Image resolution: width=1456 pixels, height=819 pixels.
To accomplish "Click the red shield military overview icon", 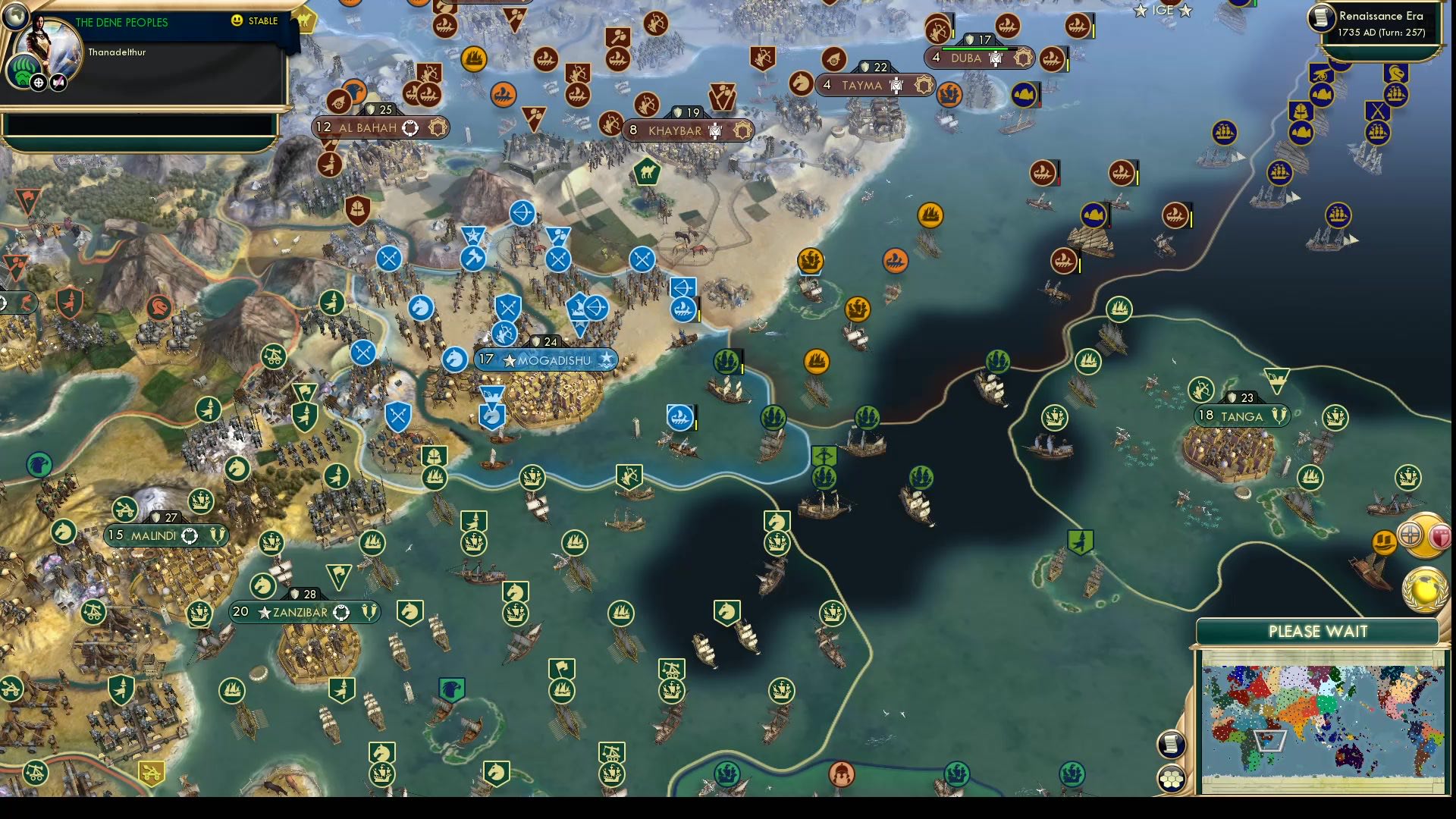I will (x=1440, y=537).
